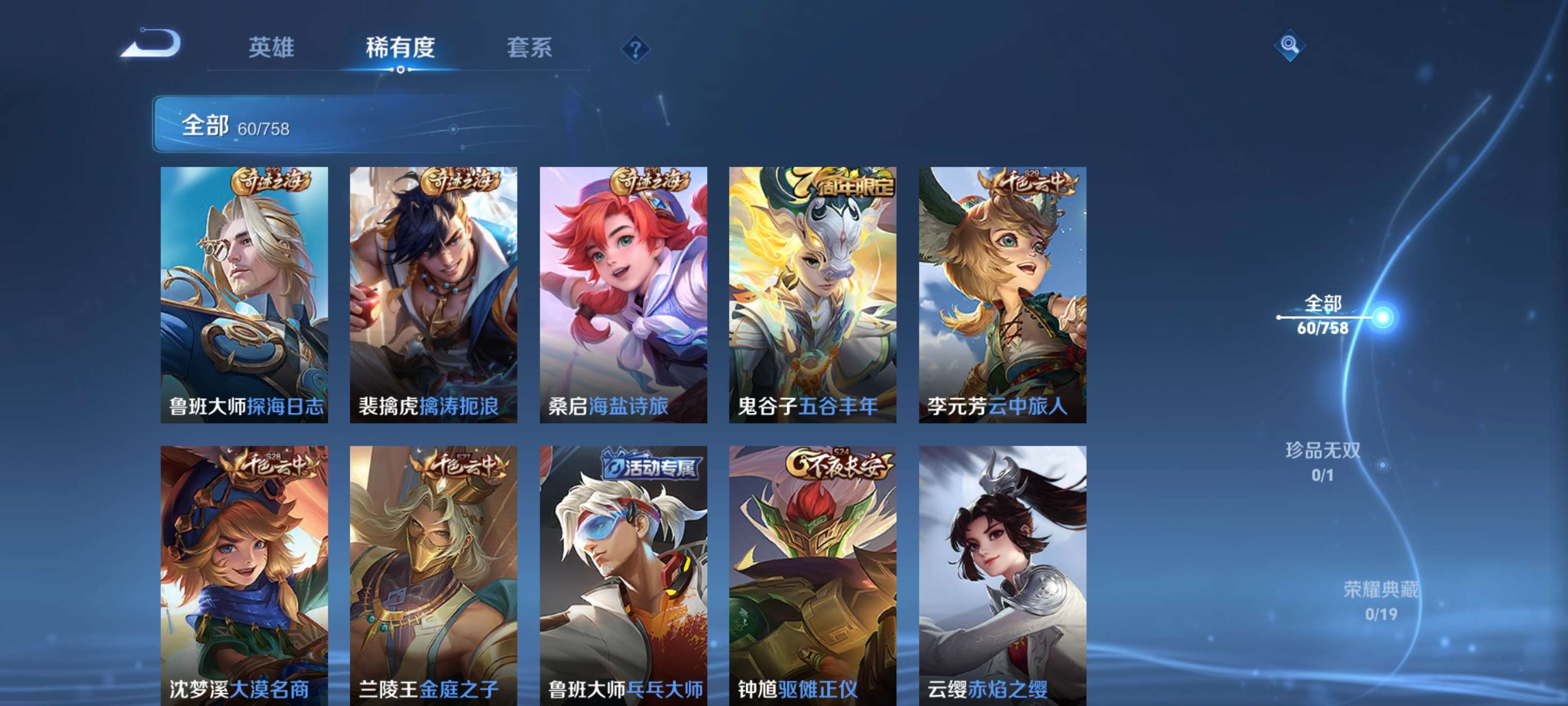Open the 沈梦溪大漠名商 skin card
The width and height of the screenshot is (1568, 706).
click(246, 570)
